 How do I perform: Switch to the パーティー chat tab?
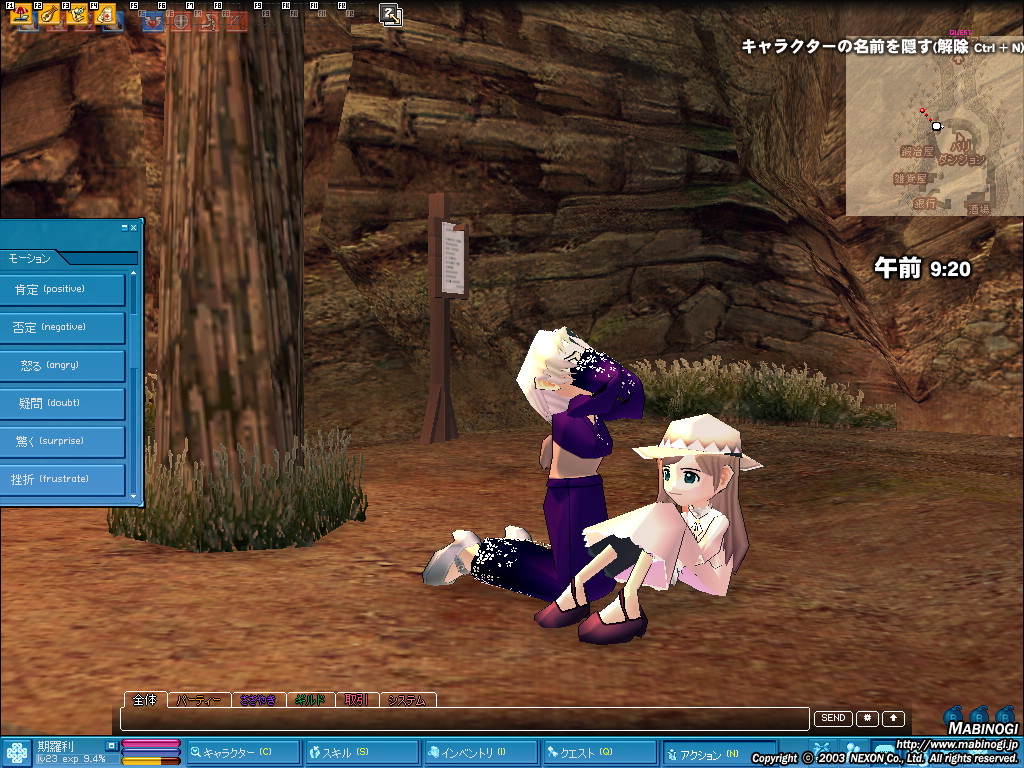coord(198,700)
